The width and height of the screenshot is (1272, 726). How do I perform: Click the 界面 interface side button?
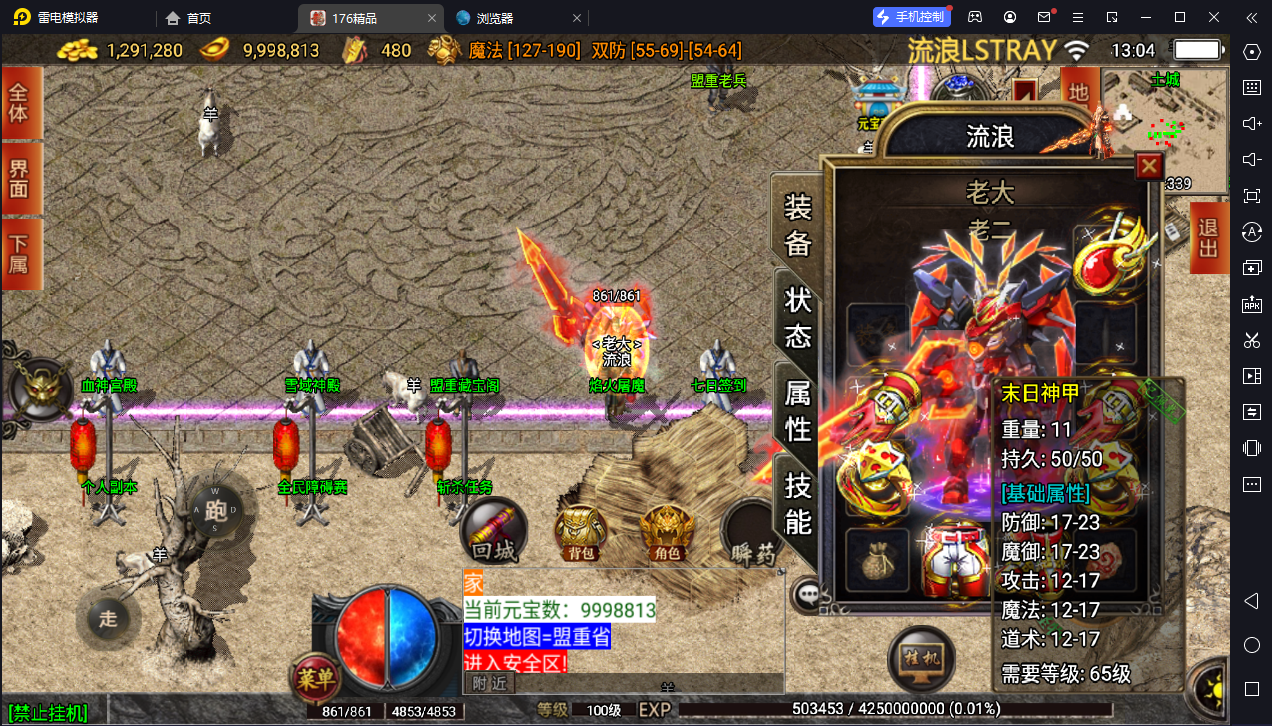point(20,179)
